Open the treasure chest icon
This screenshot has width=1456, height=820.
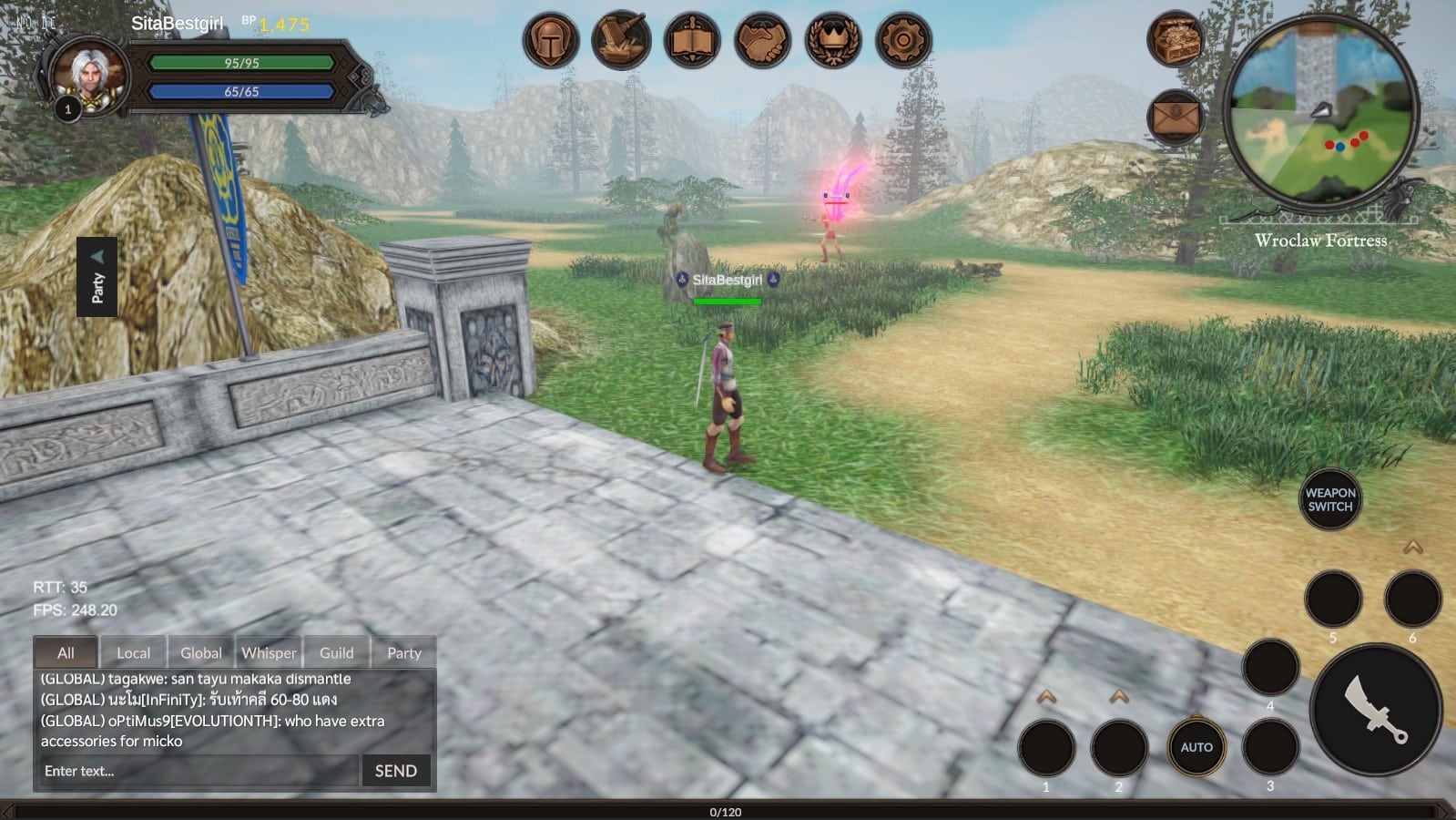click(1175, 39)
